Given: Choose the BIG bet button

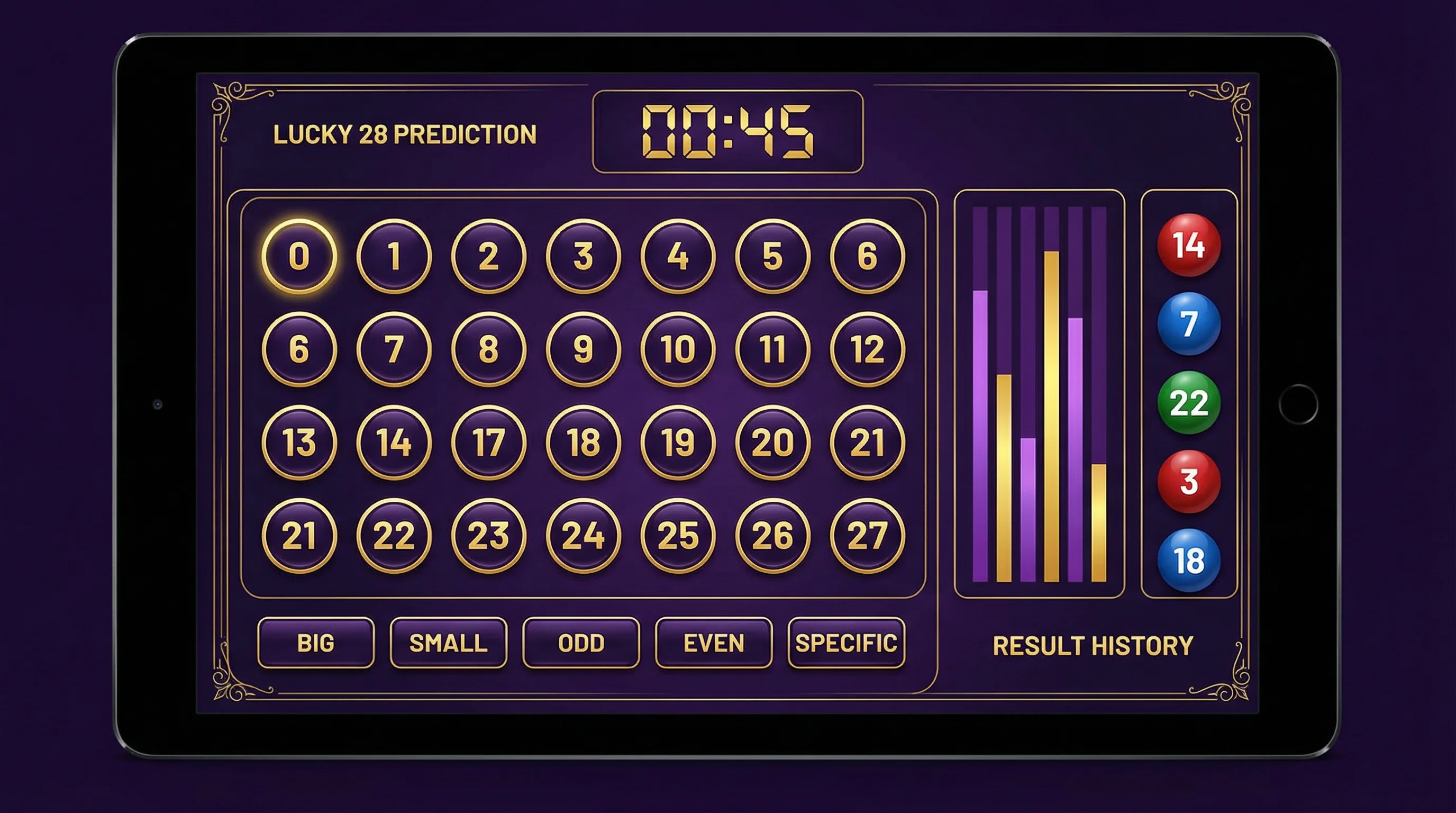Looking at the screenshot, I should (x=315, y=643).
